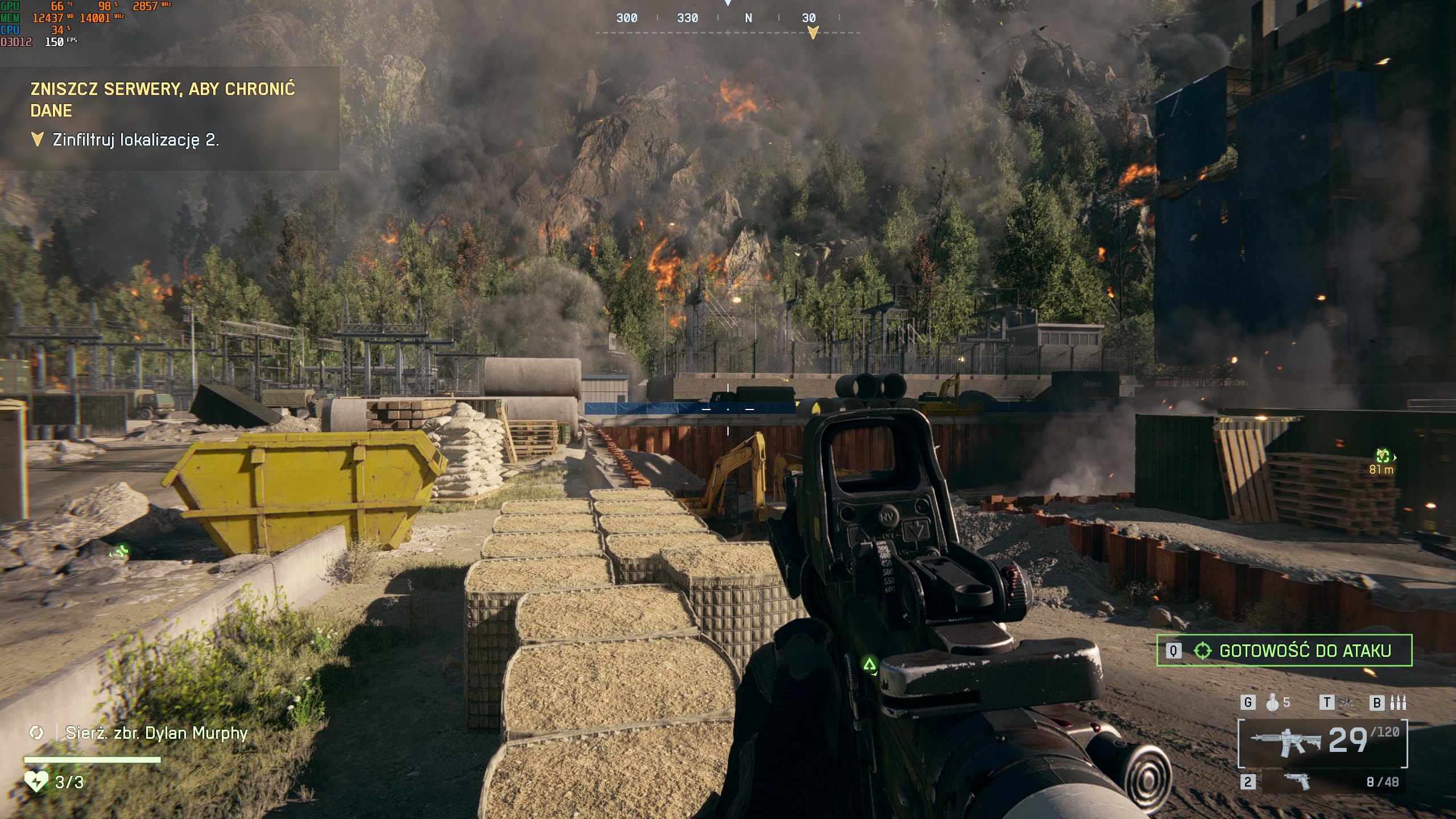The width and height of the screenshot is (1456, 819).
Task: Select the grenade icon
Action: tap(1272, 703)
